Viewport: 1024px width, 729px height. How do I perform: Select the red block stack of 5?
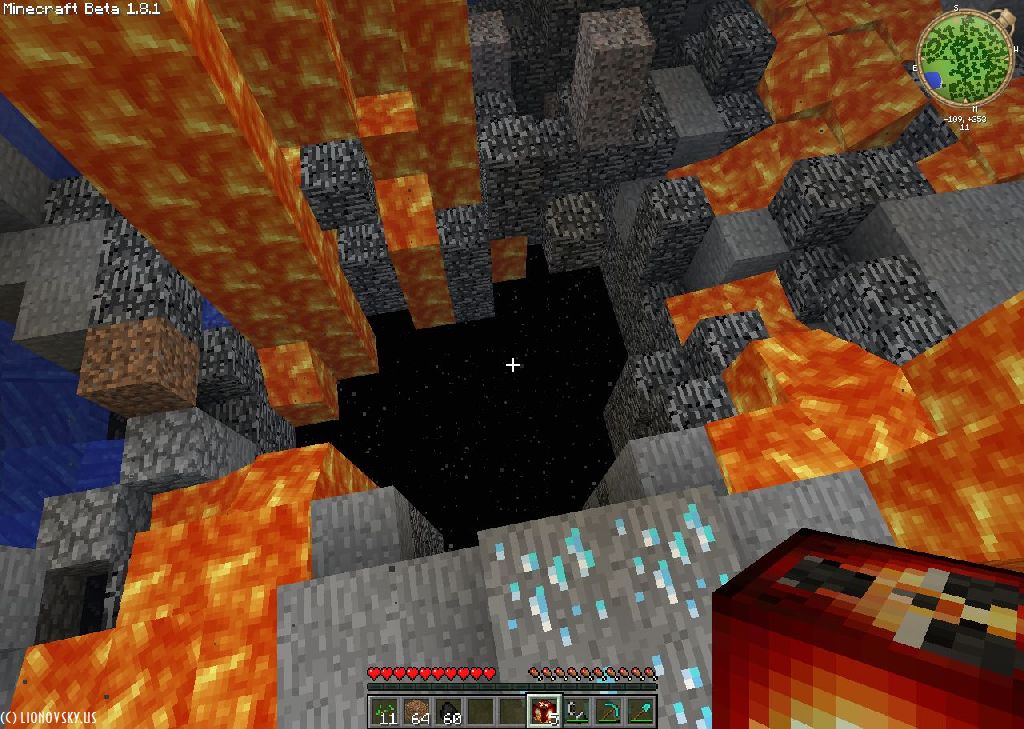544,710
